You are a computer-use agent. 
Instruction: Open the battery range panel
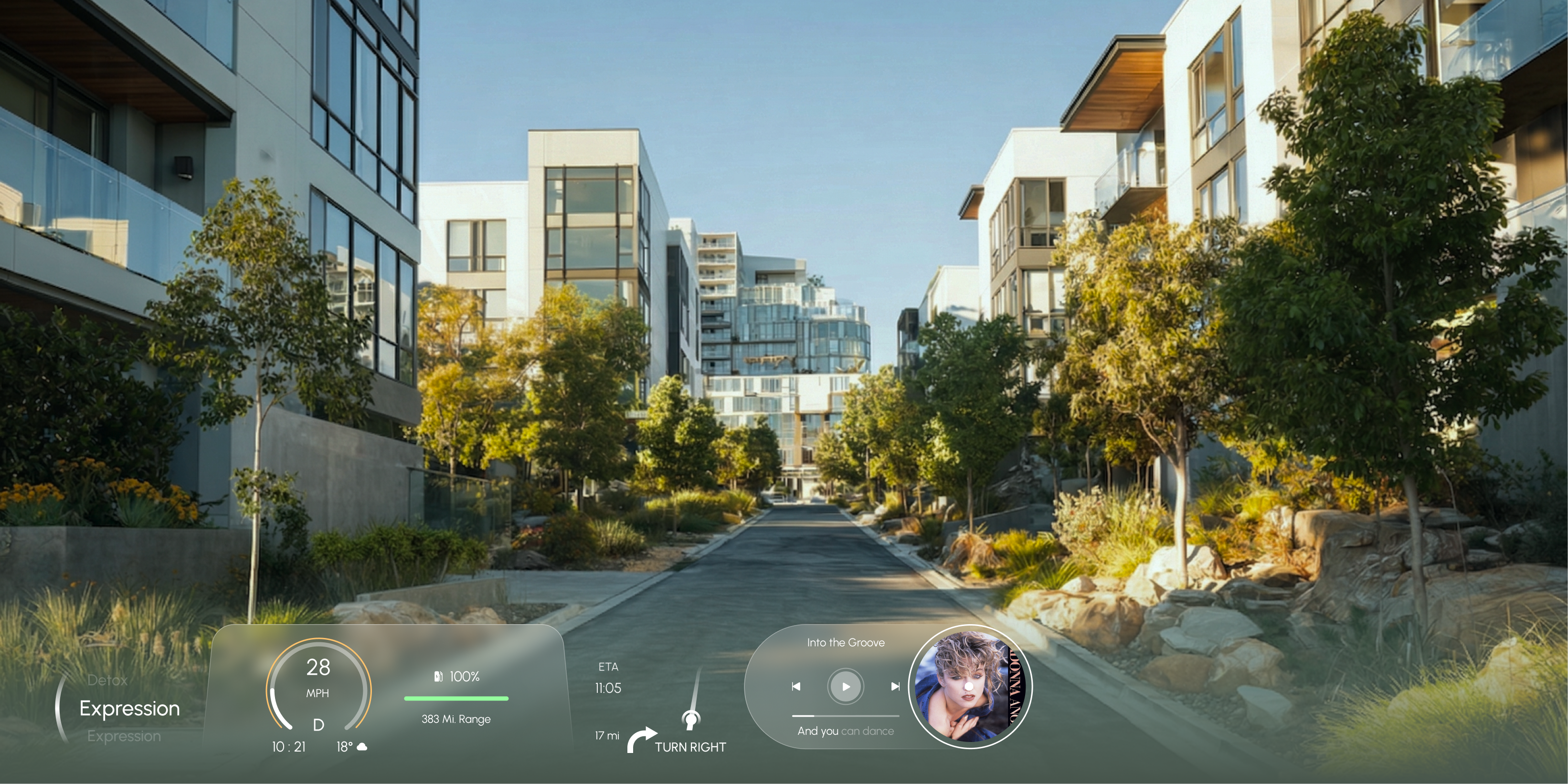(x=456, y=698)
